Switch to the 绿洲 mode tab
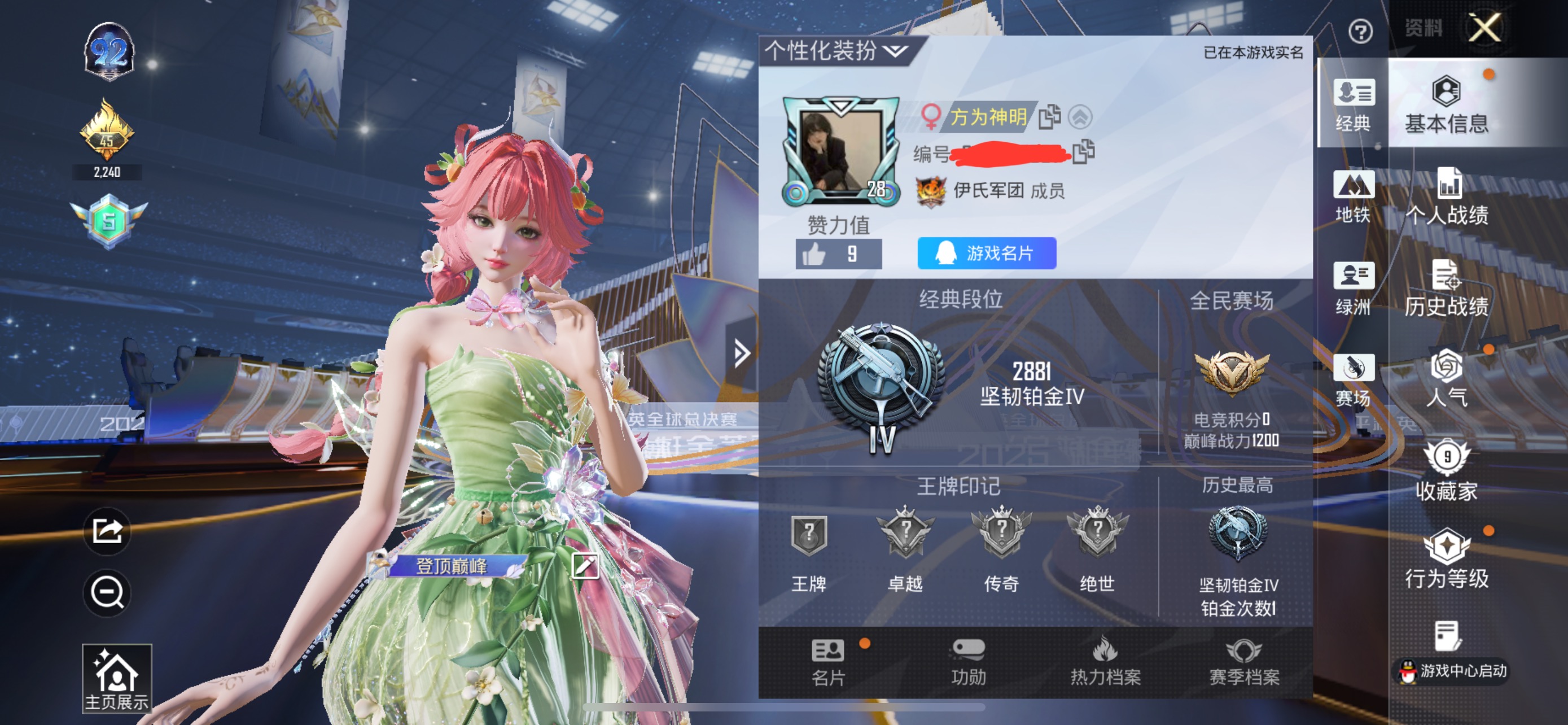Image resolution: width=1568 pixels, height=725 pixels. coord(1352,288)
